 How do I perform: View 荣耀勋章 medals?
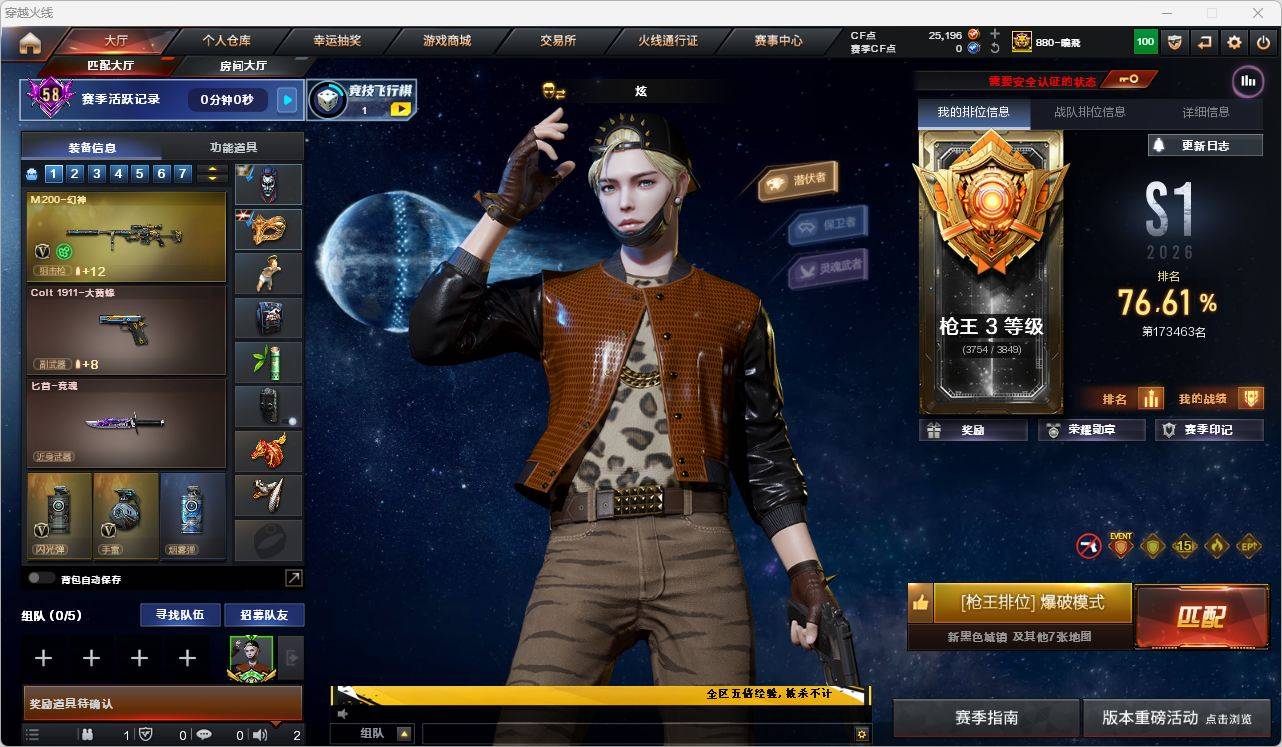[1091, 430]
